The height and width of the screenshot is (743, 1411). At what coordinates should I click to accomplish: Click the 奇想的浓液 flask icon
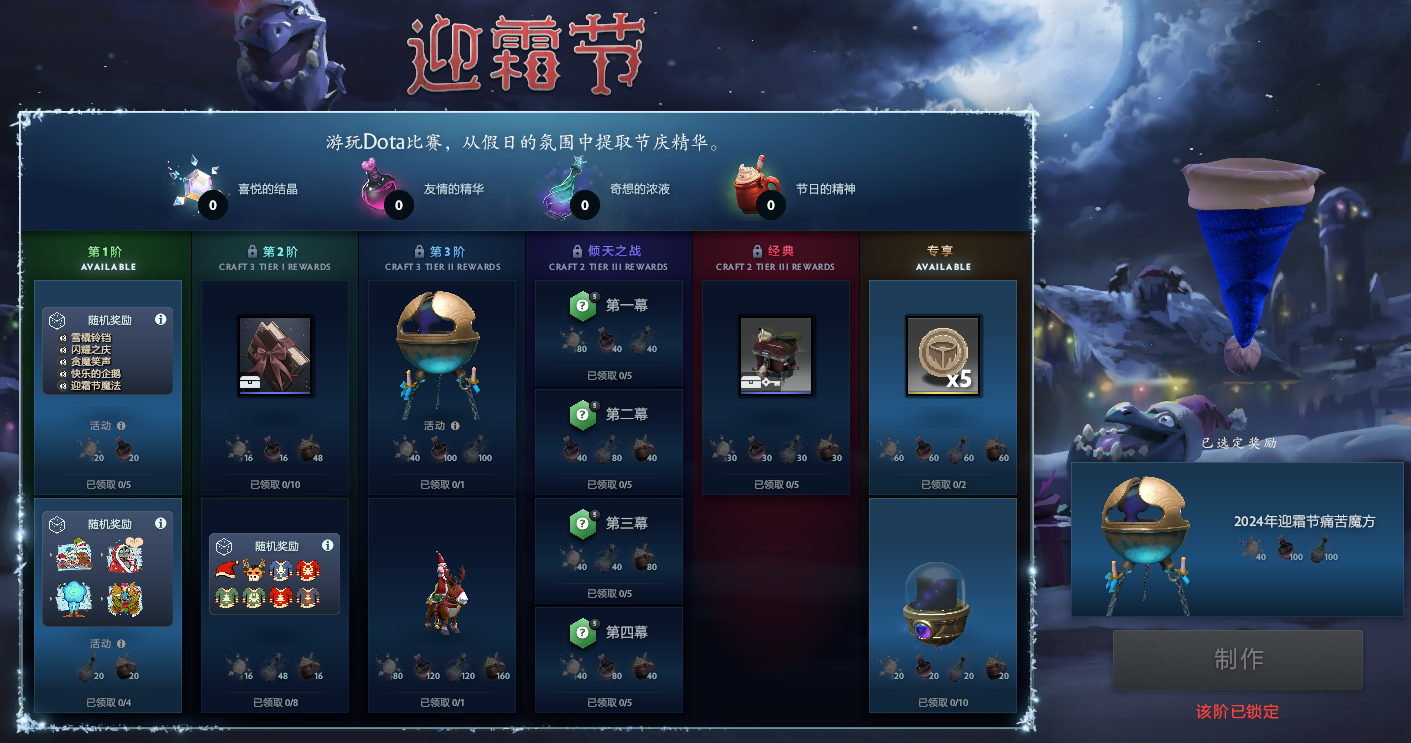coord(560,188)
